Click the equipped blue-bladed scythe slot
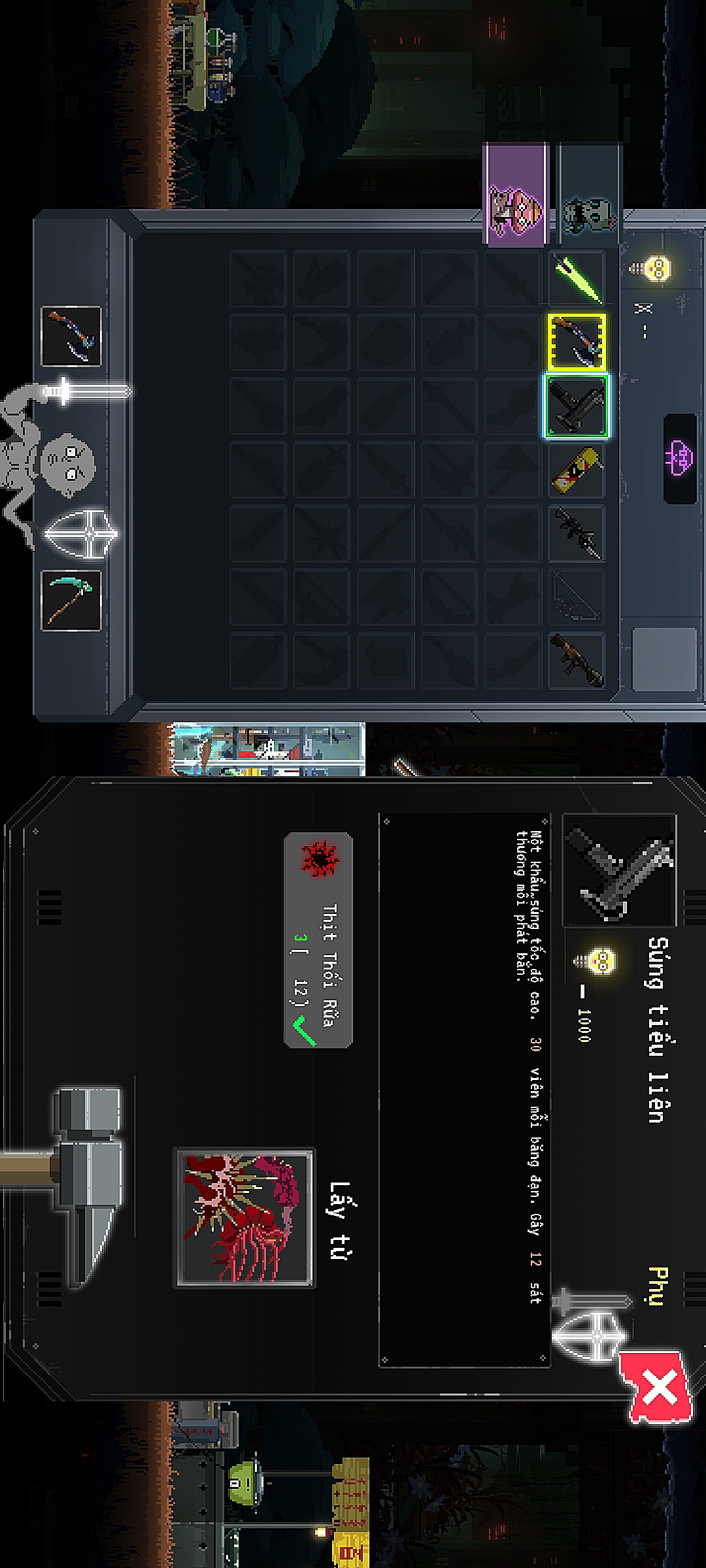The width and height of the screenshot is (706, 1568). click(x=71, y=336)
